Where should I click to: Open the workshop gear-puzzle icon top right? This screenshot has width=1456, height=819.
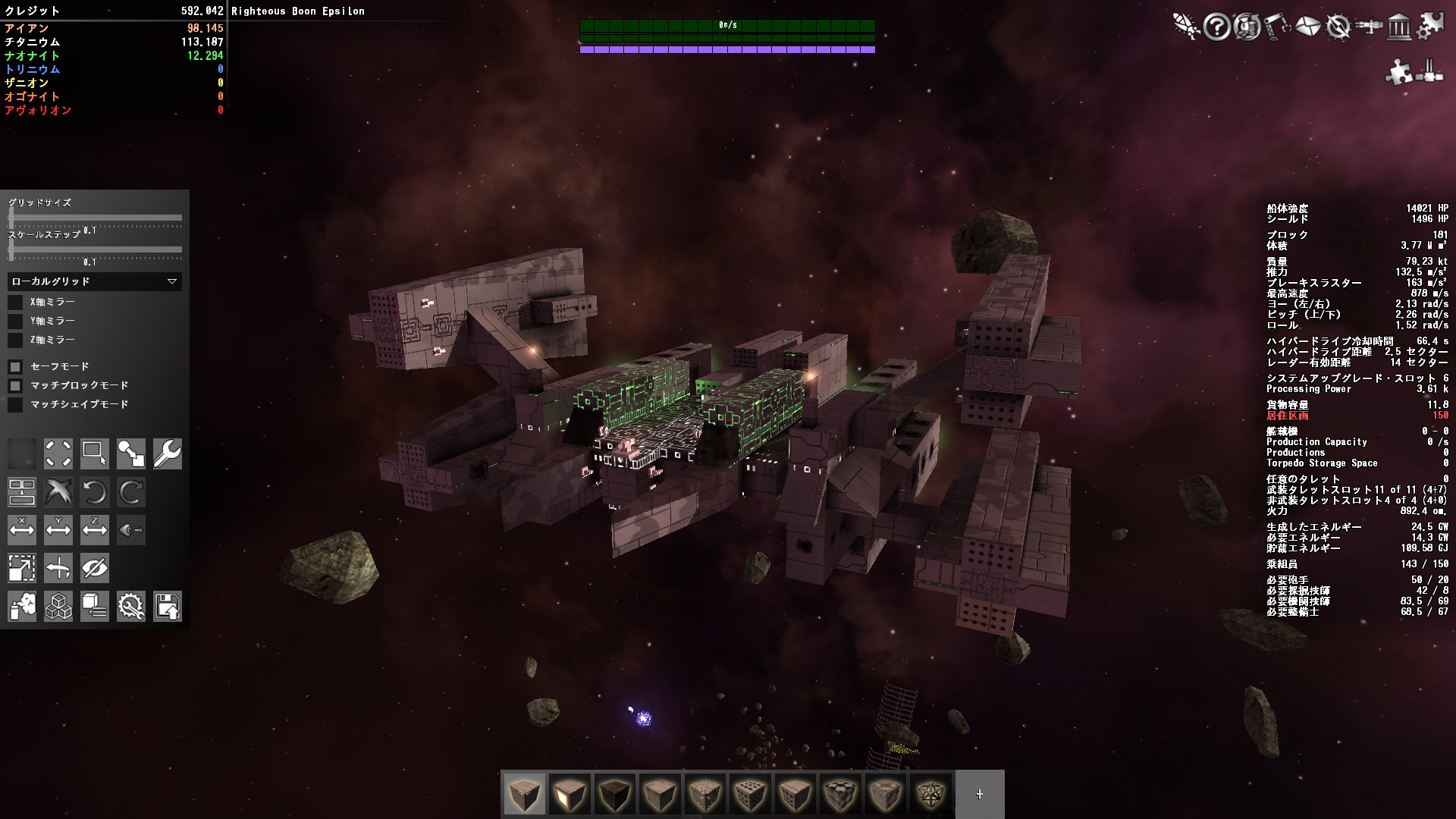tap(1431, 24)
